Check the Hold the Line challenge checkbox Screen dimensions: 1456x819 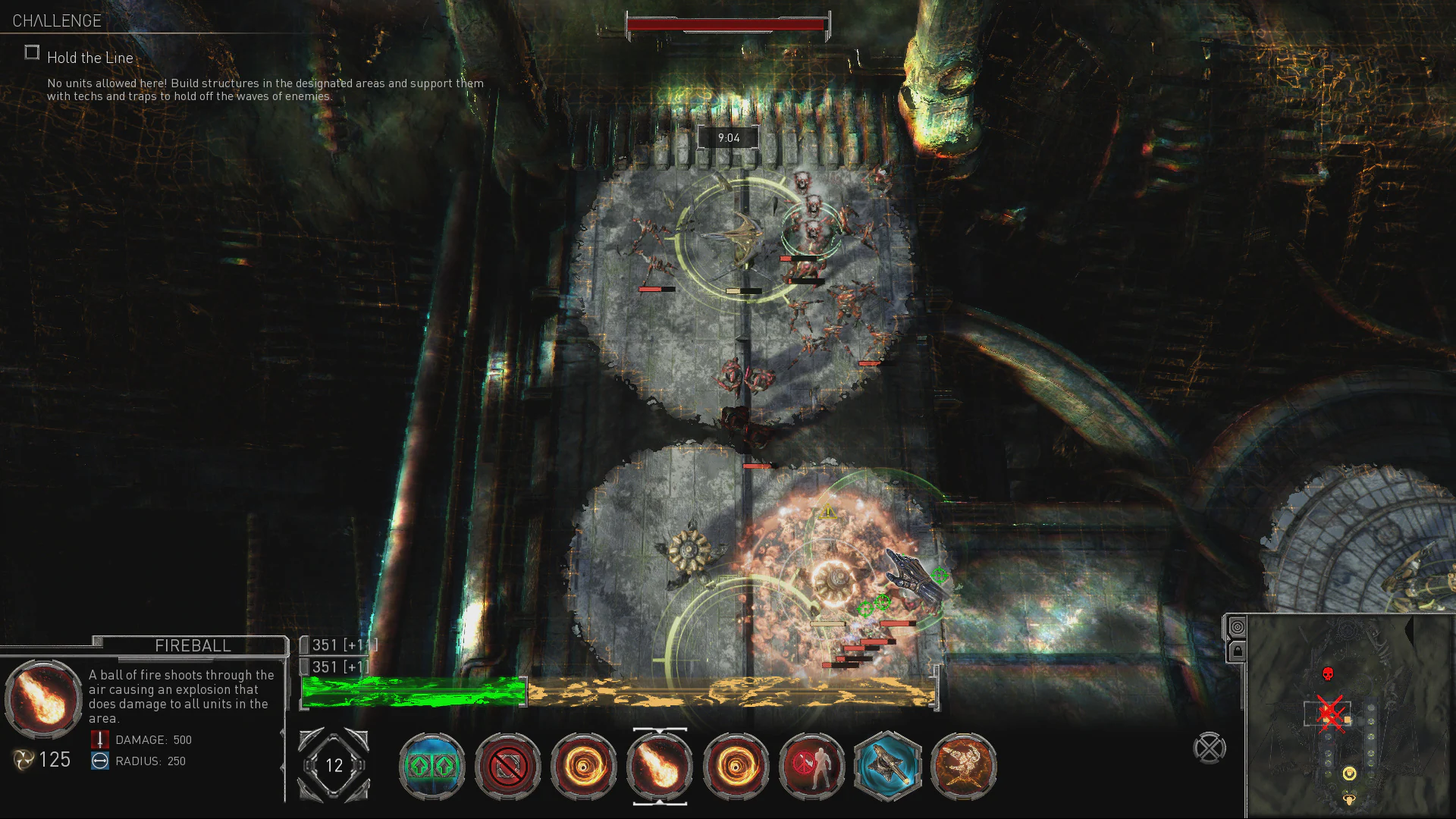point(32,52)
